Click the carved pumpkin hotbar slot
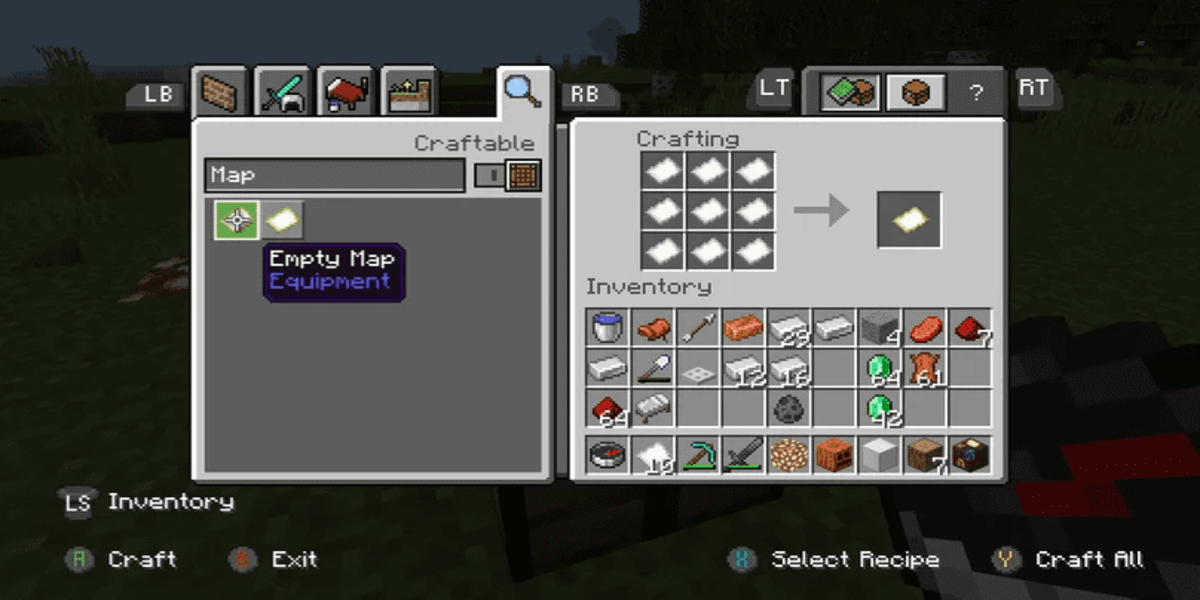The image size is (1200, 600). 833,455
